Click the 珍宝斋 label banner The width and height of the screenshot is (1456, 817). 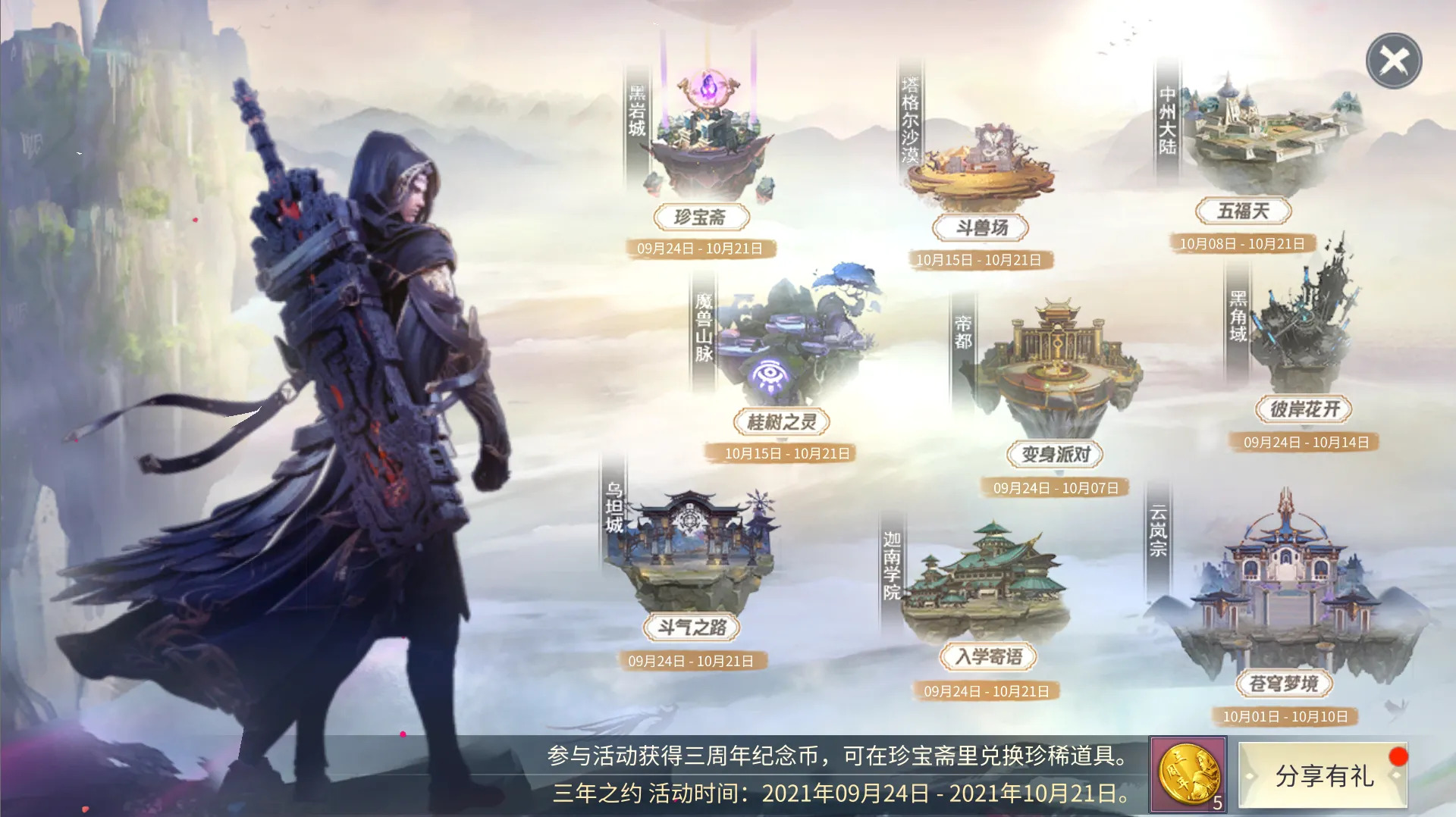[701, 217]
